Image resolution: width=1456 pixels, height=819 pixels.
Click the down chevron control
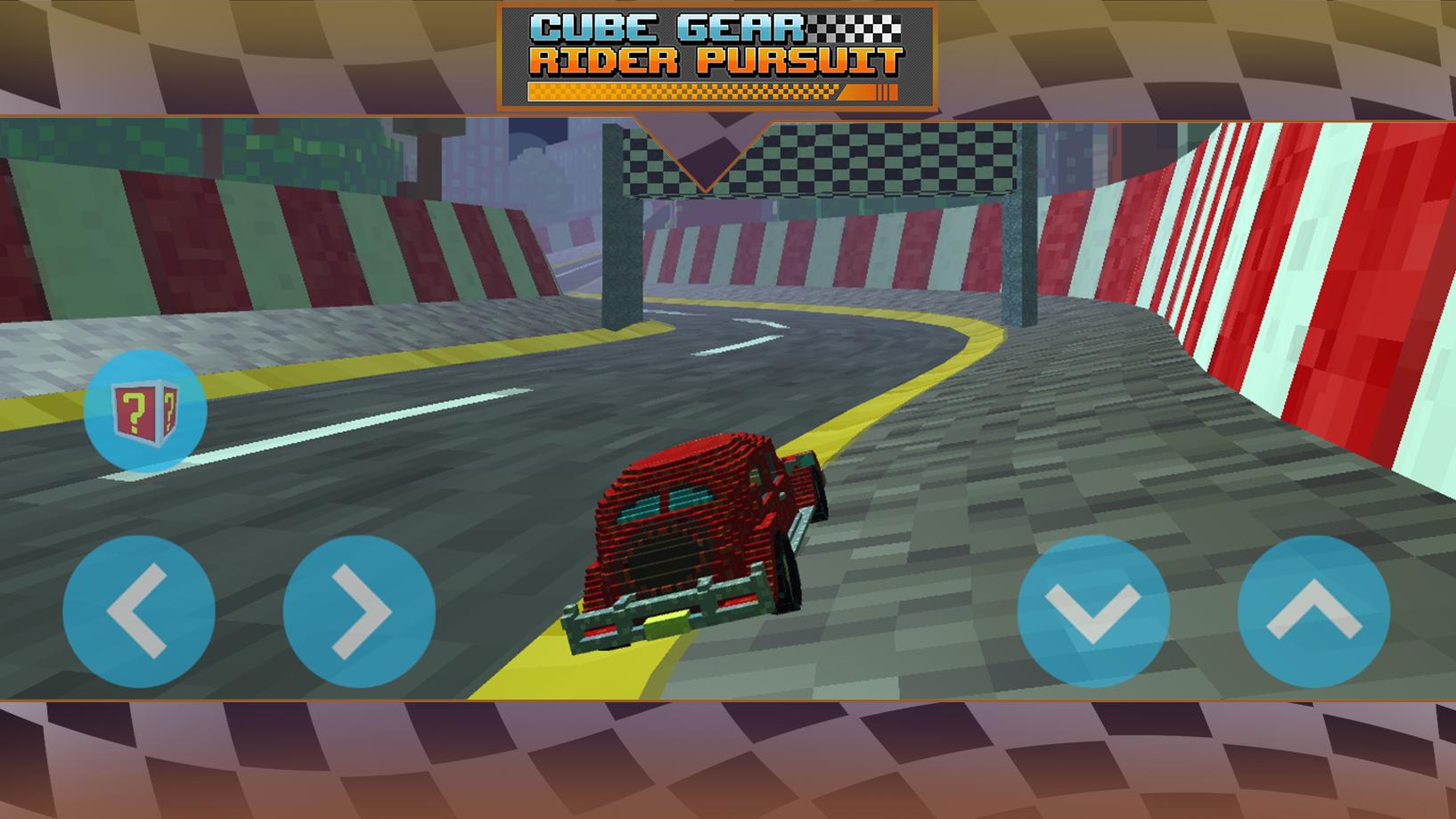(x=1093, y=611)
